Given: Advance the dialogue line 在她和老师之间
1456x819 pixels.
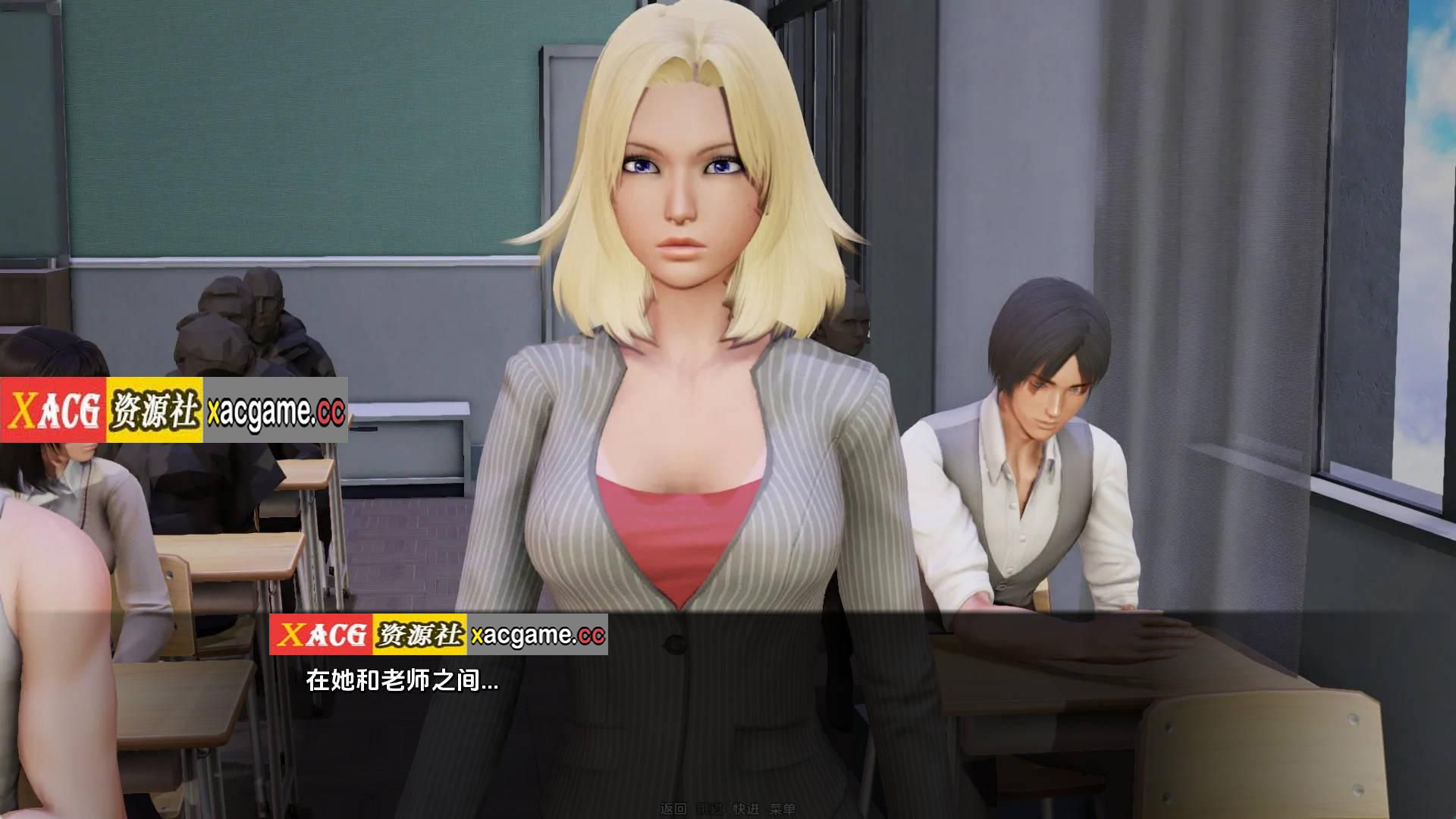Looking at the screenshot, I should tap(402, 681).
